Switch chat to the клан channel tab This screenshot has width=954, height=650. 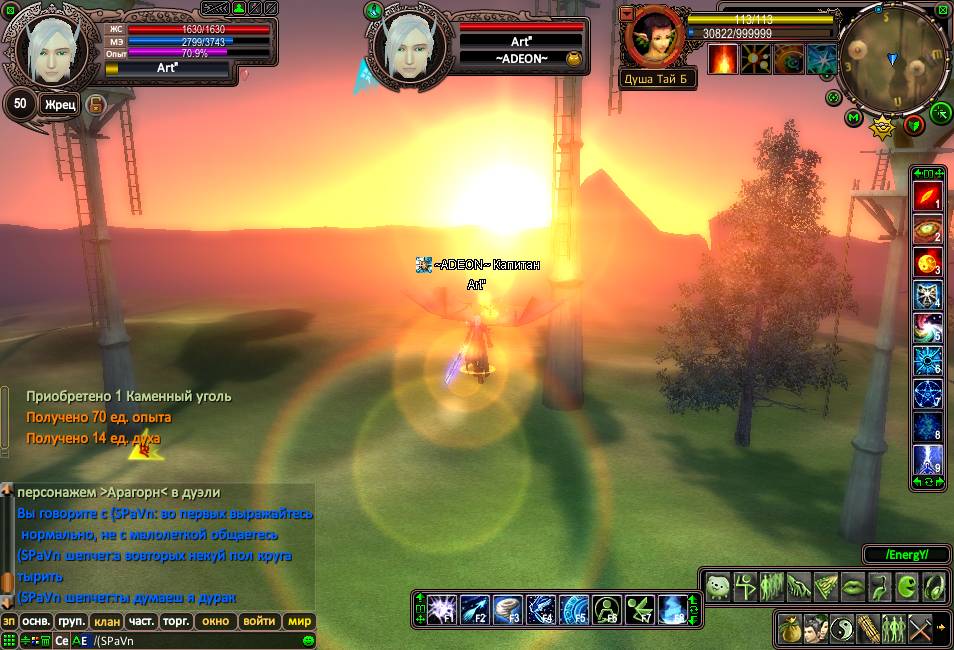coord(107,621)
